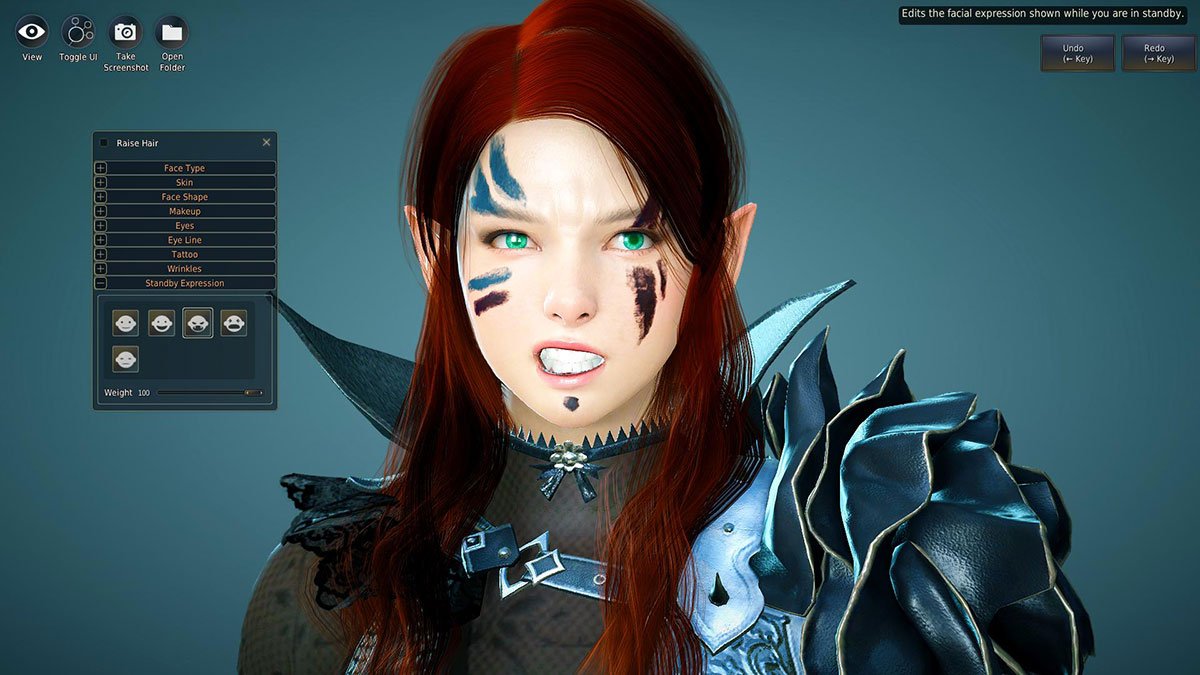Open the Makeup section
Image resolution: width=1200 pixels, height=675 pixels.
point(184,211)
